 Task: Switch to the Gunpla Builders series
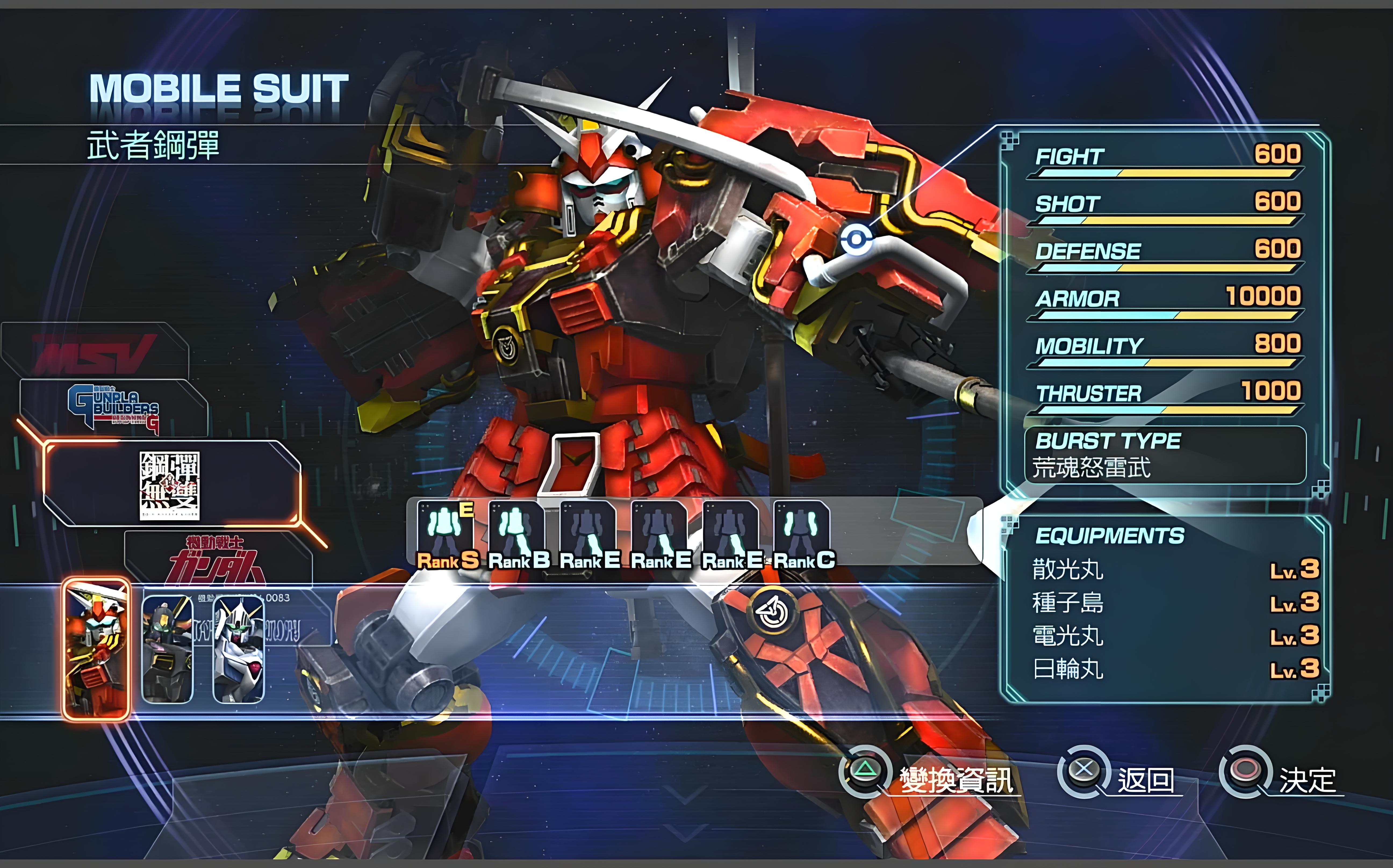pos(114,408)
